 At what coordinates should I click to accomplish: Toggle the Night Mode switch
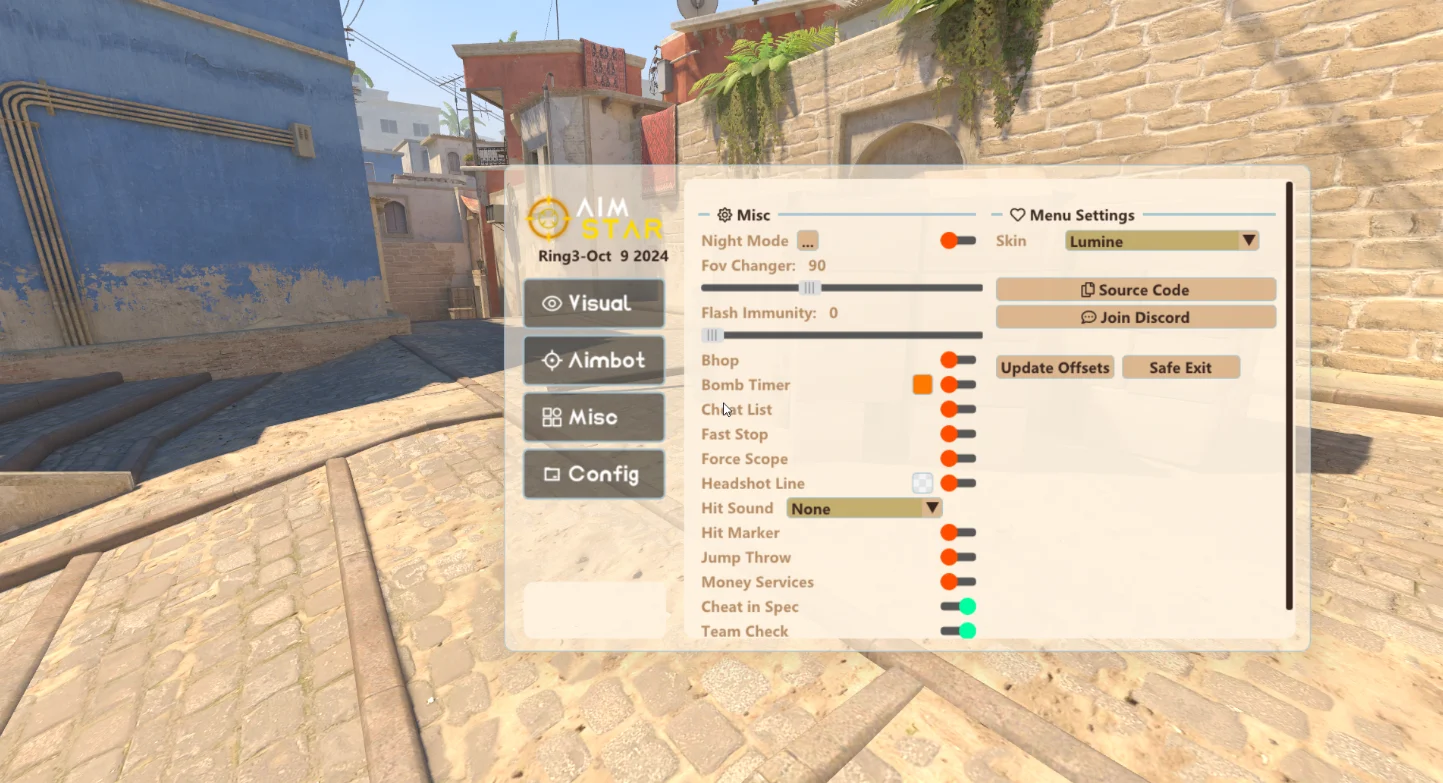pos(957,241)
